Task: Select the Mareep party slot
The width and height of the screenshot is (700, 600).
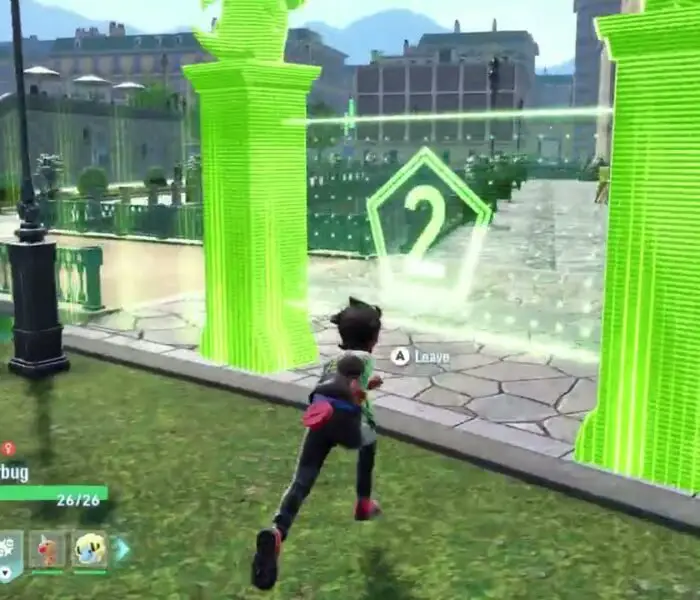Action: [90, 549]
